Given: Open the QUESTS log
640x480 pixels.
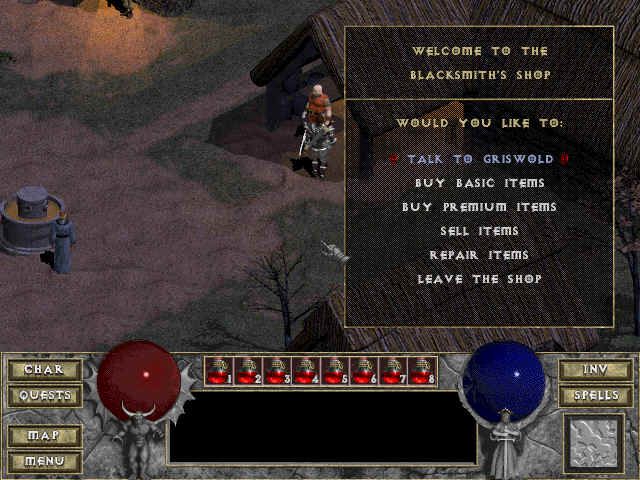Looking at the screenshot, I should (44, 396).
